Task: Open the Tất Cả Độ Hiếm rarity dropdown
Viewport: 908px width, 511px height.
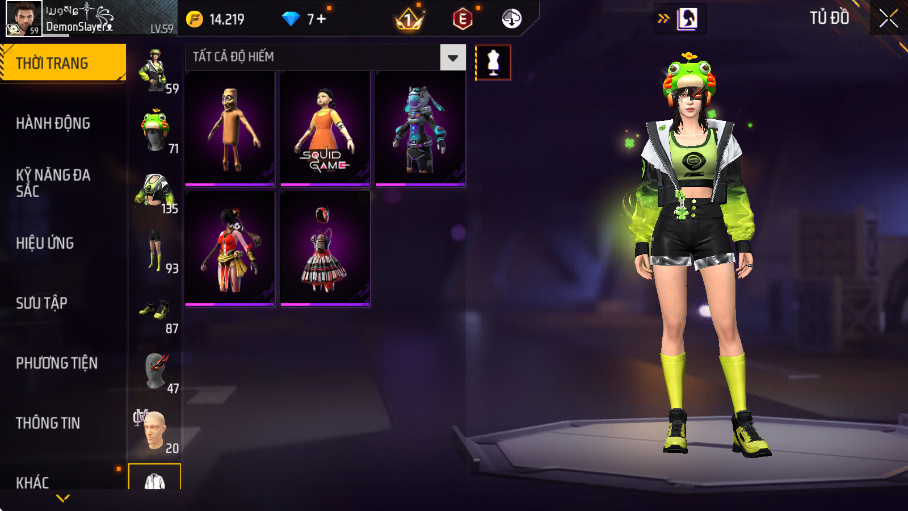Action: 454,58
